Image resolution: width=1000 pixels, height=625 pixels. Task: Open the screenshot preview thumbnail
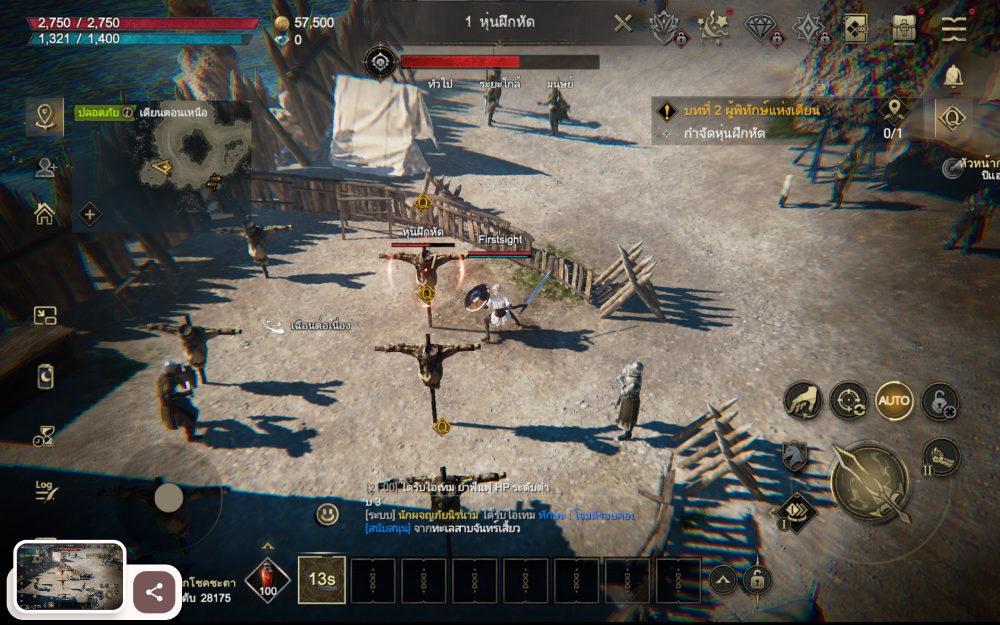[70, 576]
